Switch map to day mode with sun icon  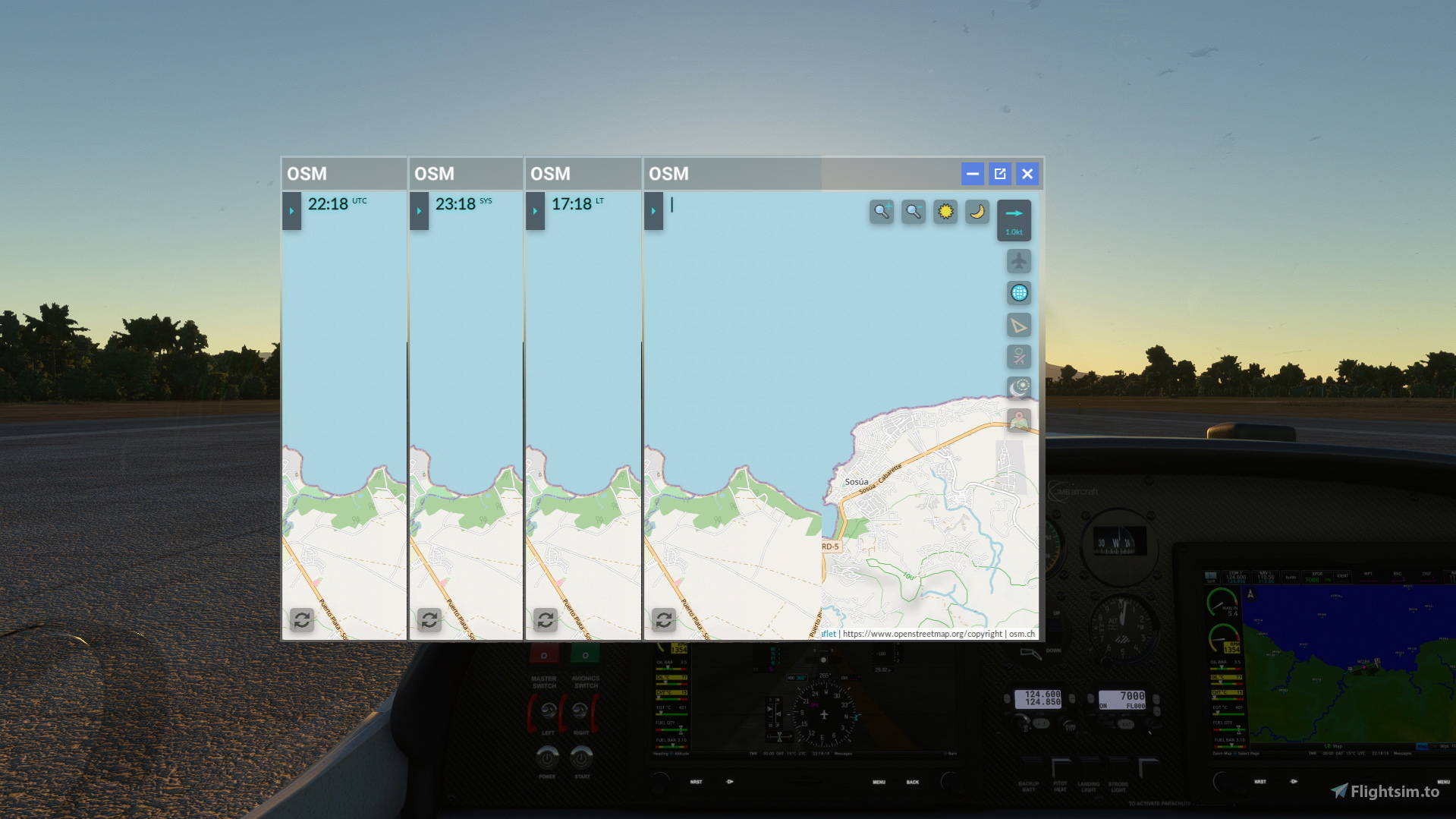[x=945, y=212]
